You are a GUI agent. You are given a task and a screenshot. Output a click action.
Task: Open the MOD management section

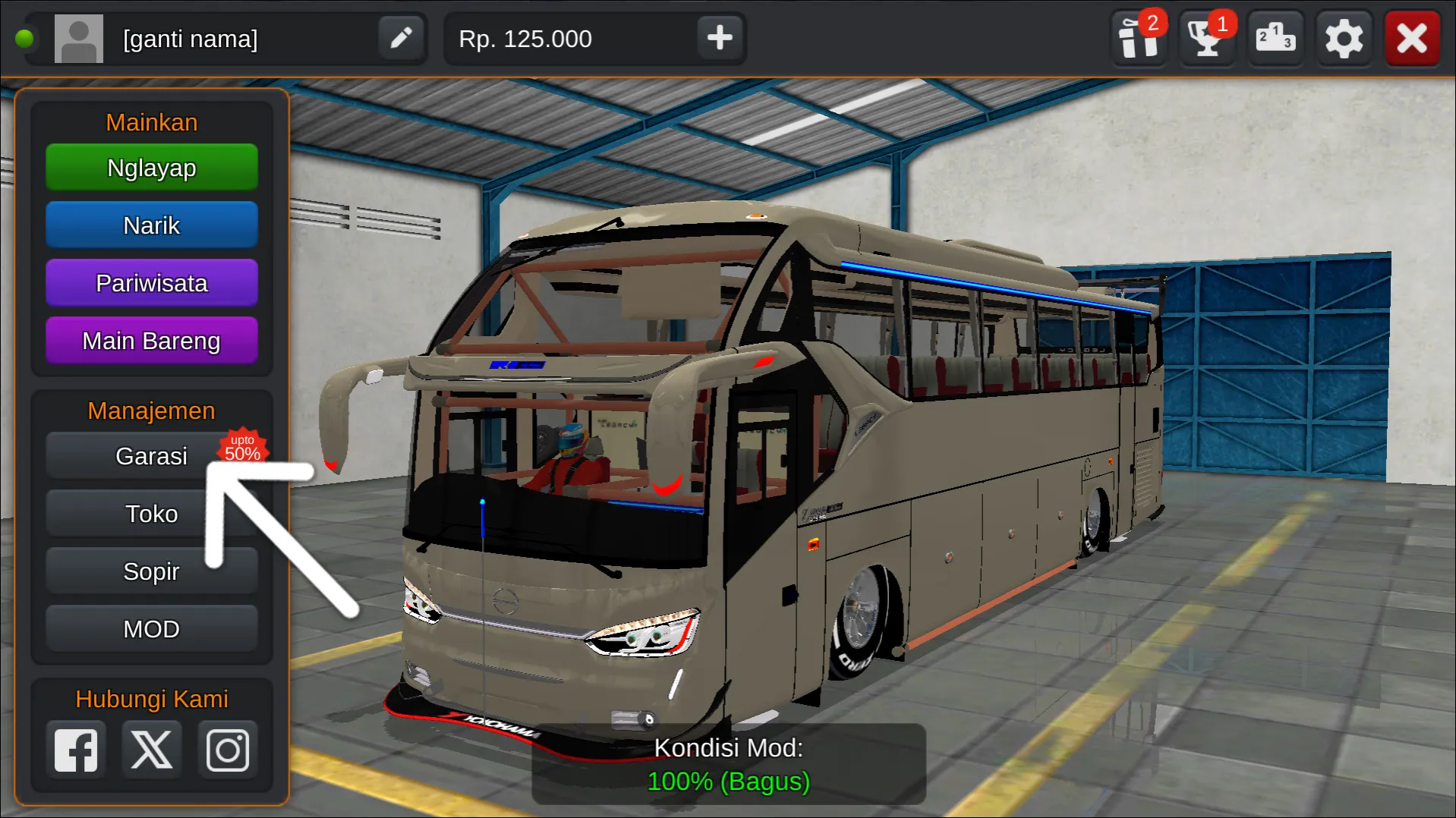[x=151, y=628]
